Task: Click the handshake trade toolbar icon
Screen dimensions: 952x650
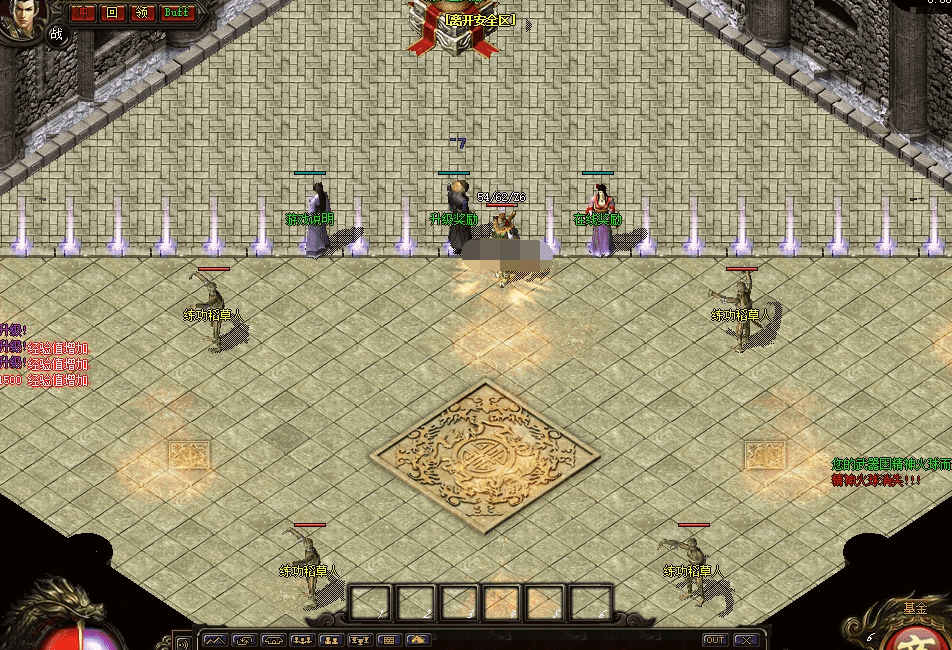Action: pos(272,640)
